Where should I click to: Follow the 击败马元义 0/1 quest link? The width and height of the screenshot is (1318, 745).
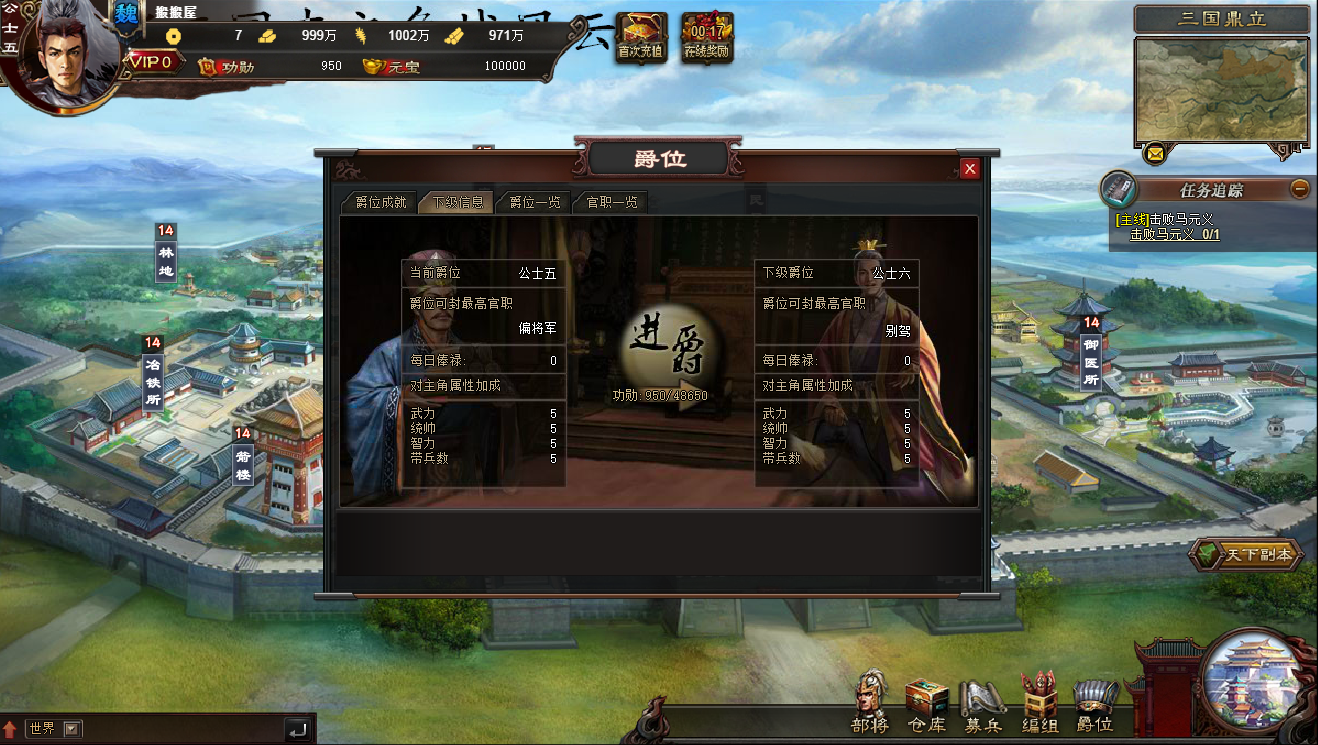tap(1174, 235)
